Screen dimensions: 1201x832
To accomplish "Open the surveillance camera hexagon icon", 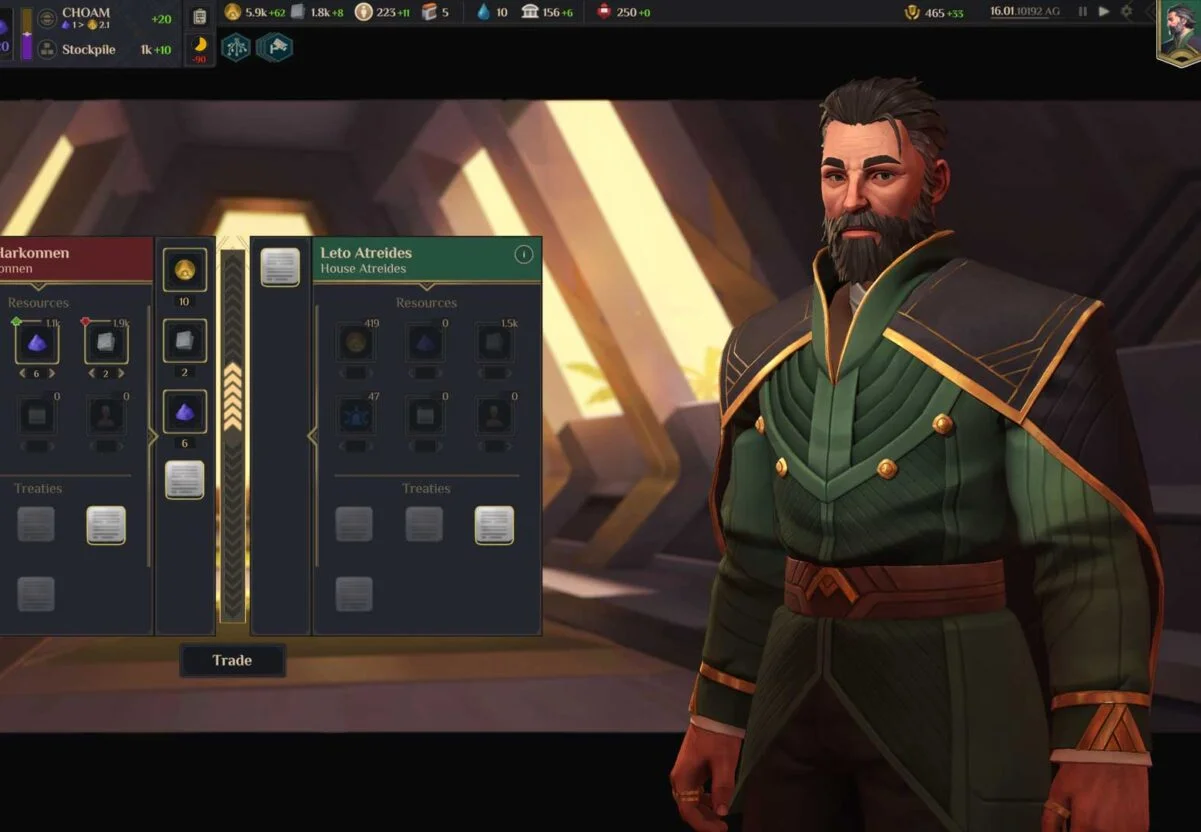I will 274,47.
